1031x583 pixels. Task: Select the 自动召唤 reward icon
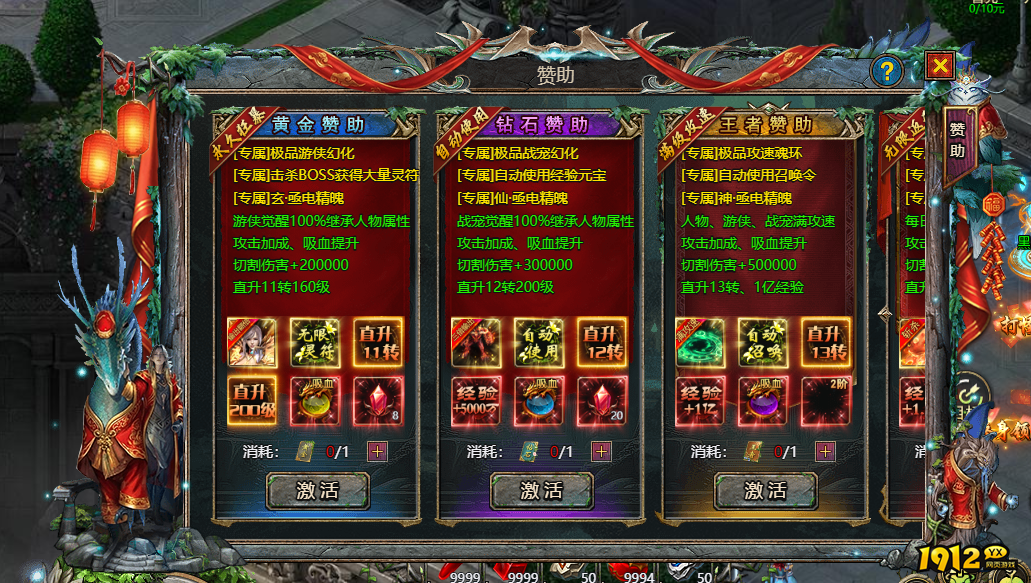(763, 343)
